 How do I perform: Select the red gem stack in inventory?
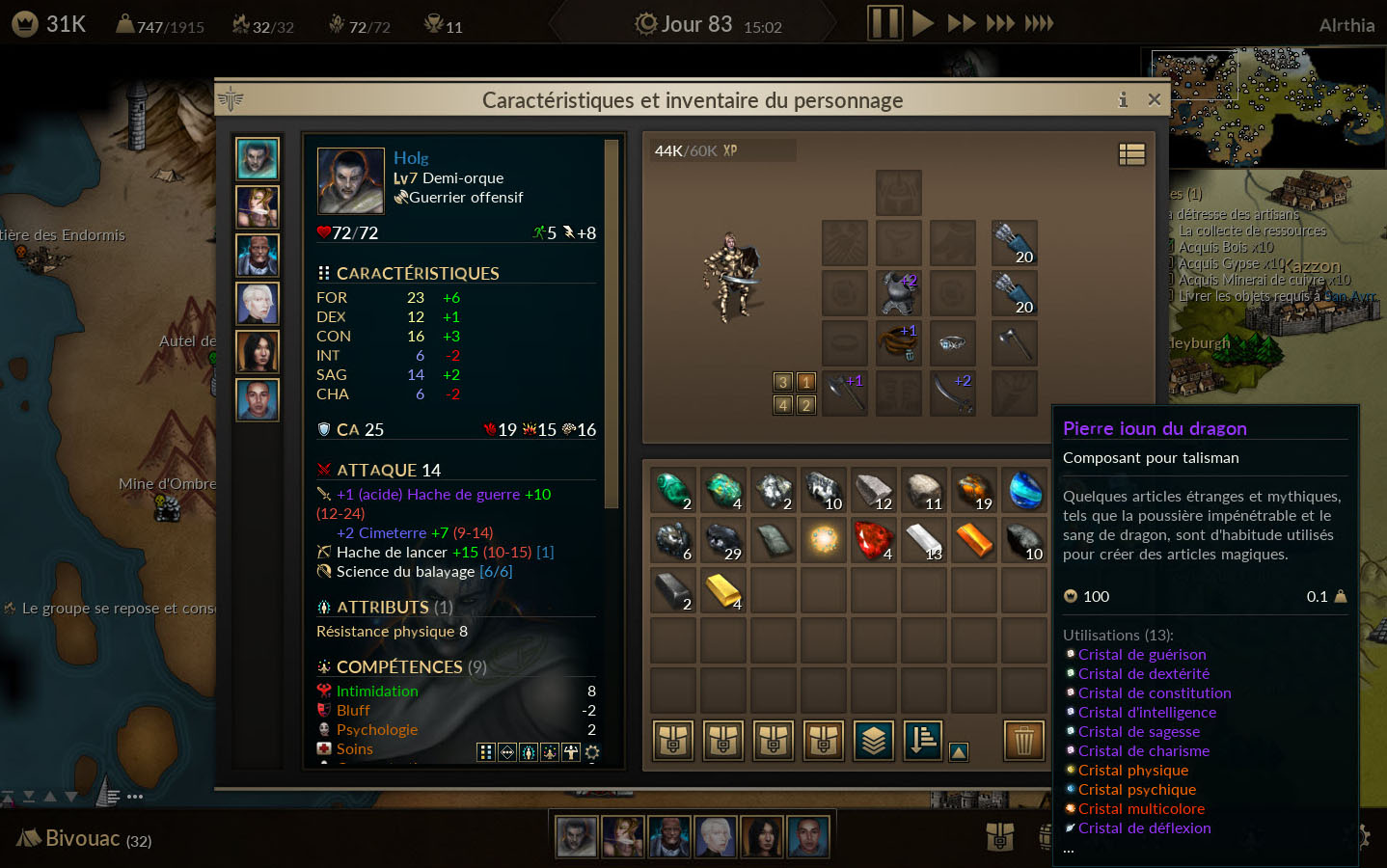click(x=874, y=540)
